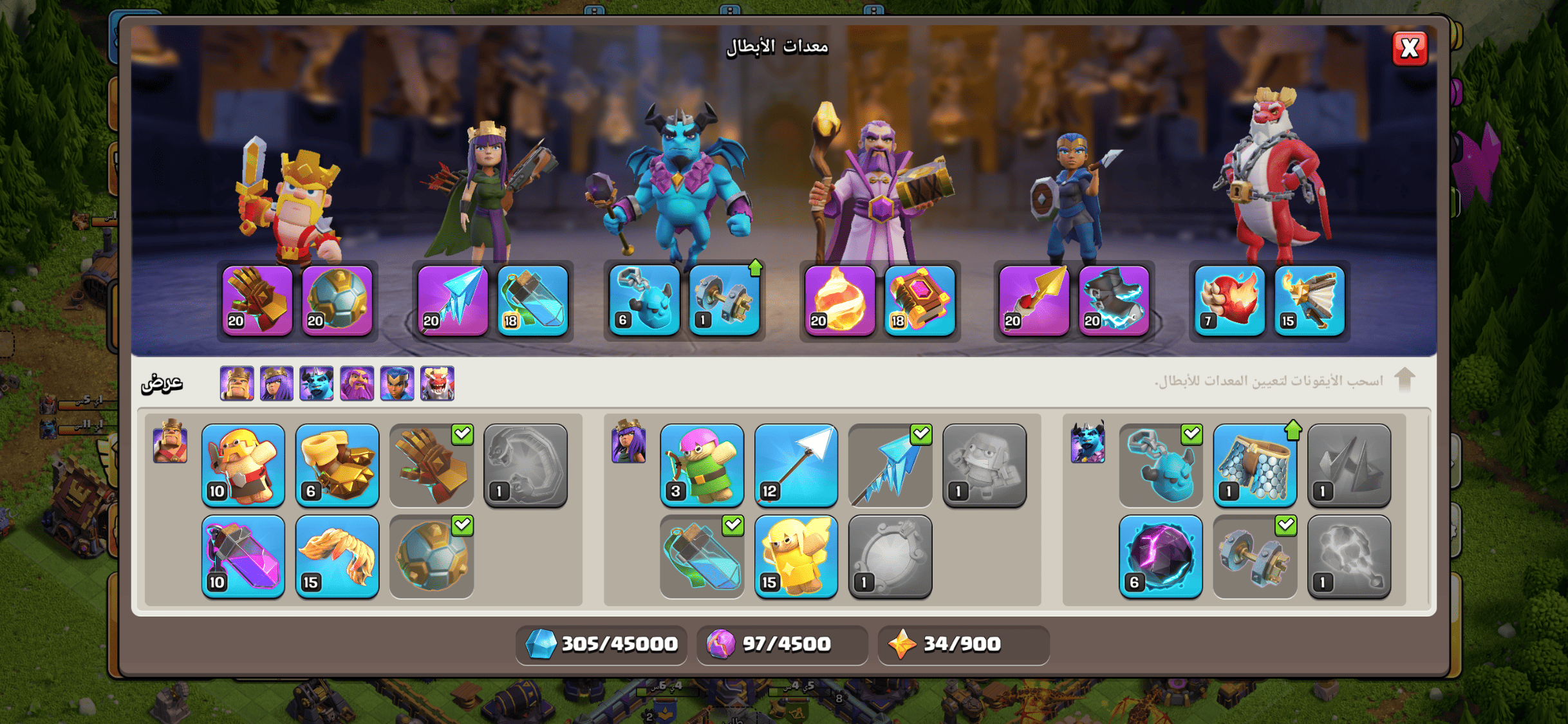Choose the Giant Arrow equipment

pos(796,465)
